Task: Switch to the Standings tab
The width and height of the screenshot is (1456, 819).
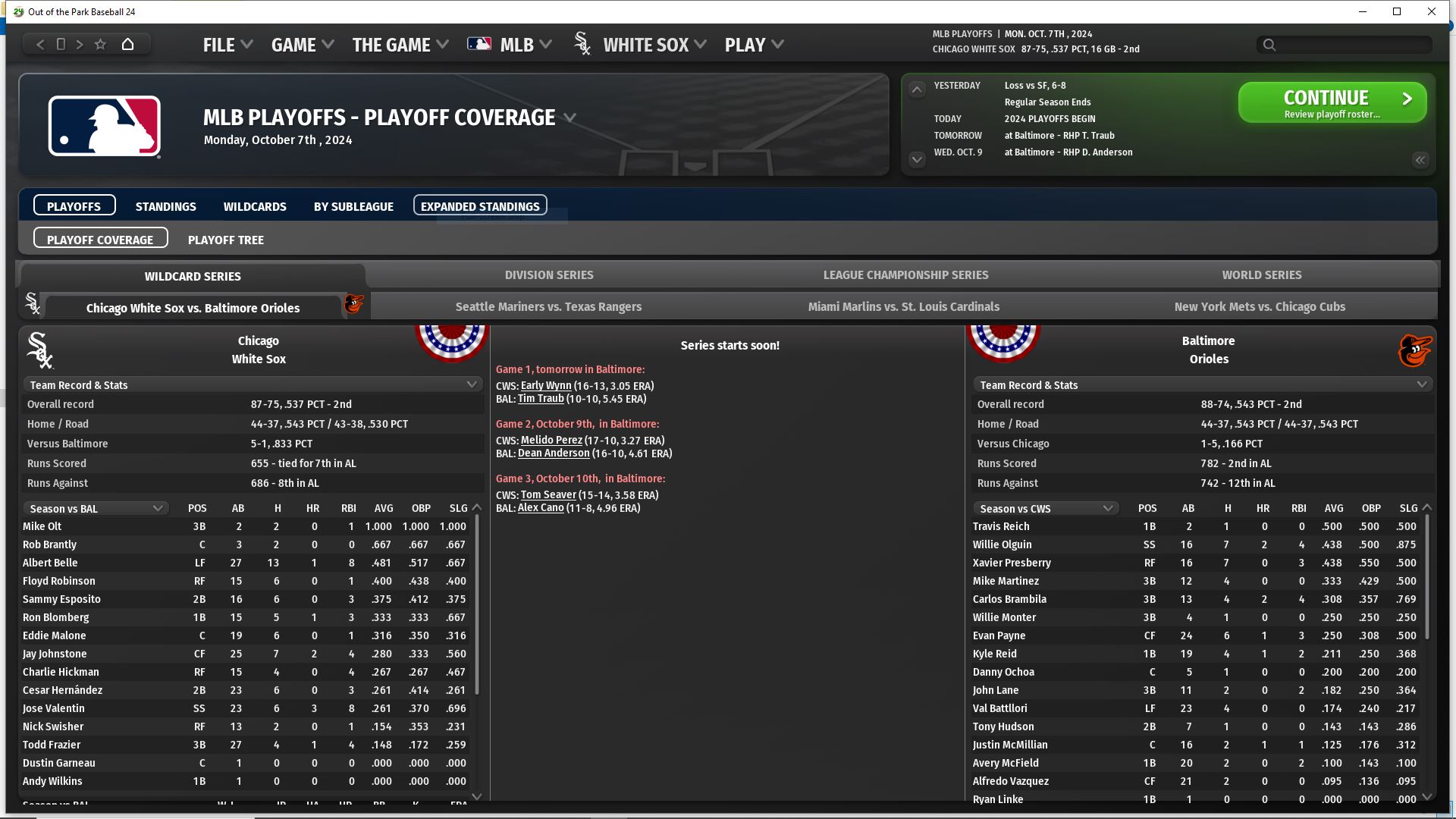Action: coord(165,206)
